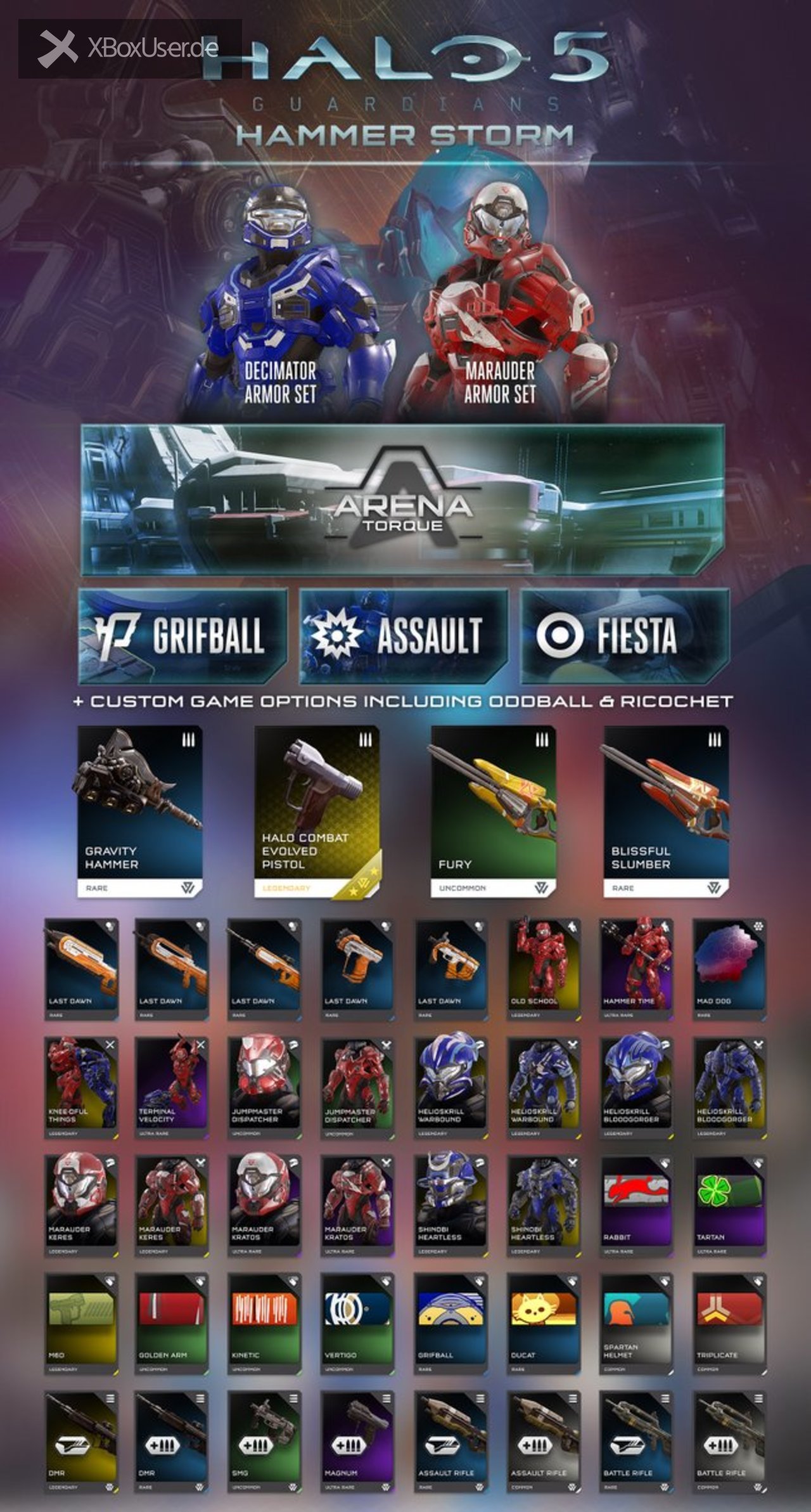Select the Arena Torque map banner

(402, 500)
